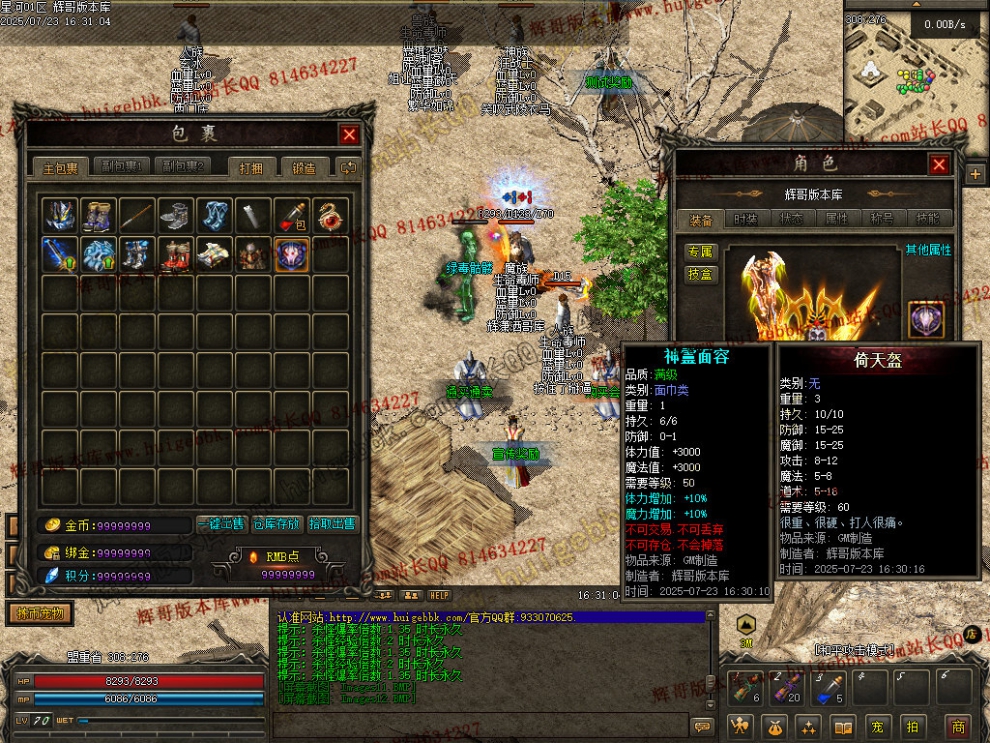Screen dimensions: 990x743
Task: Click the 拾取出售 pickup-sell button
Action: point(332,524)
